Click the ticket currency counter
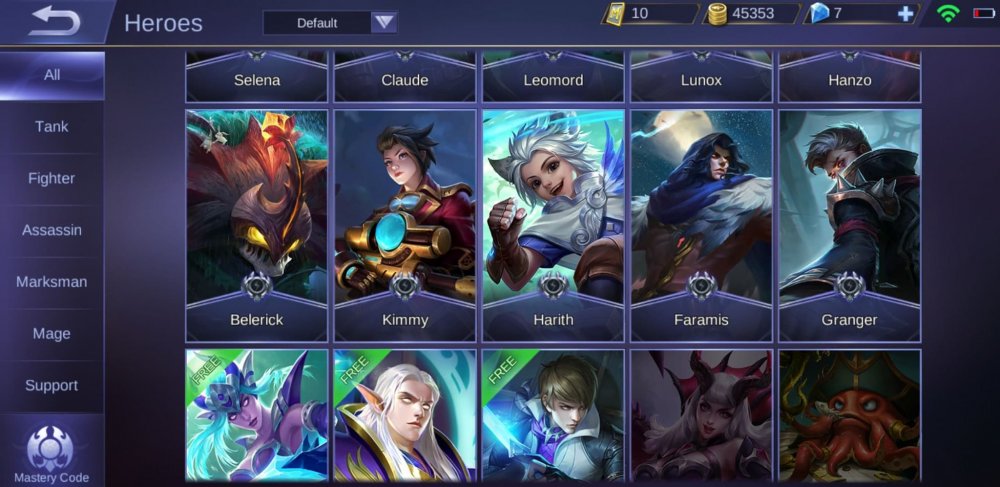This screenshot has height=487, width=1000. pos(650,14)
